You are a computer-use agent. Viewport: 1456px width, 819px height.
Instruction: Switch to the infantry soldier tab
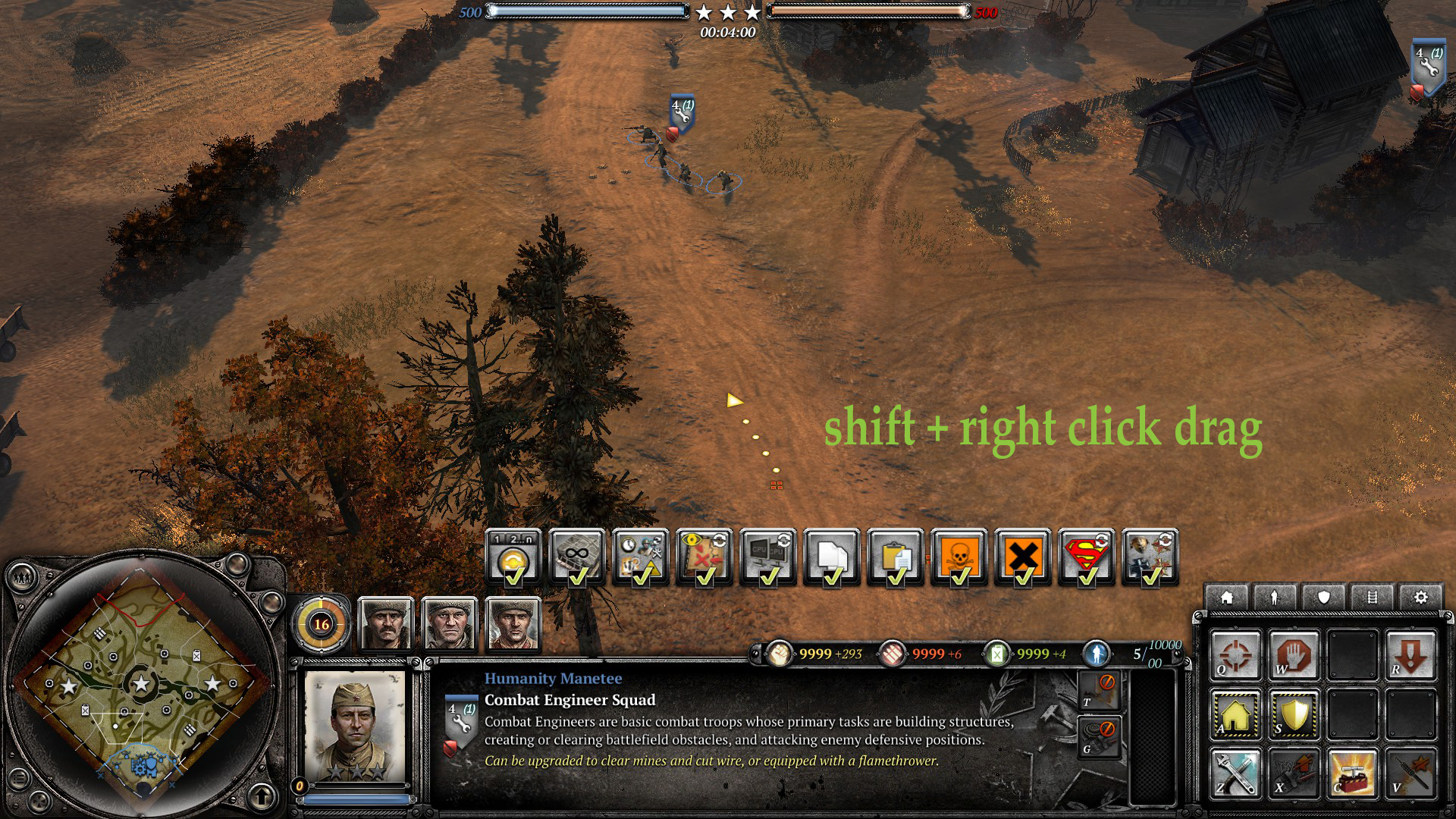point(1275,598)
